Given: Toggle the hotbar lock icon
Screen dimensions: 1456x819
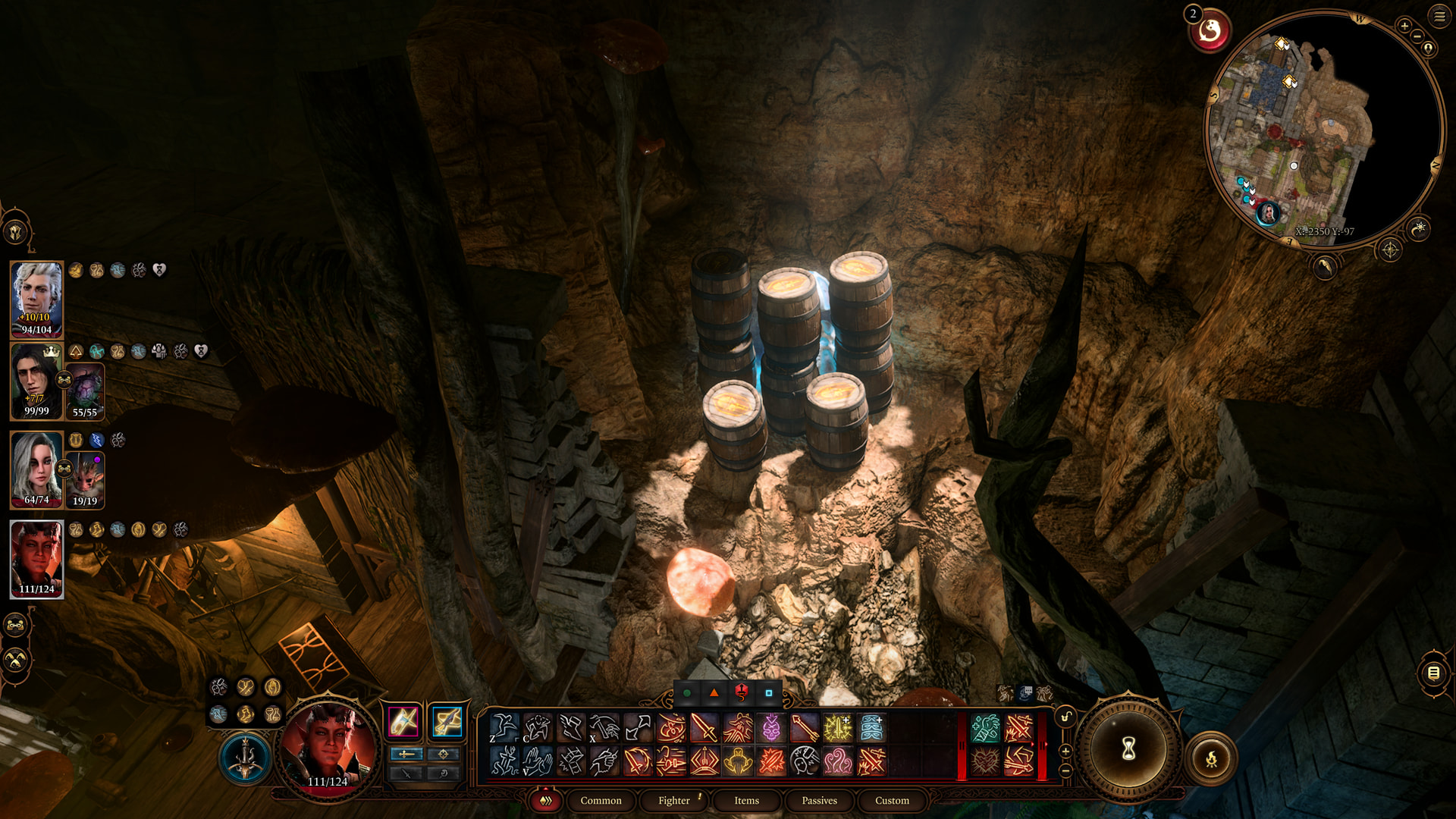Looking at the screenshot, I should (1065, 717).
